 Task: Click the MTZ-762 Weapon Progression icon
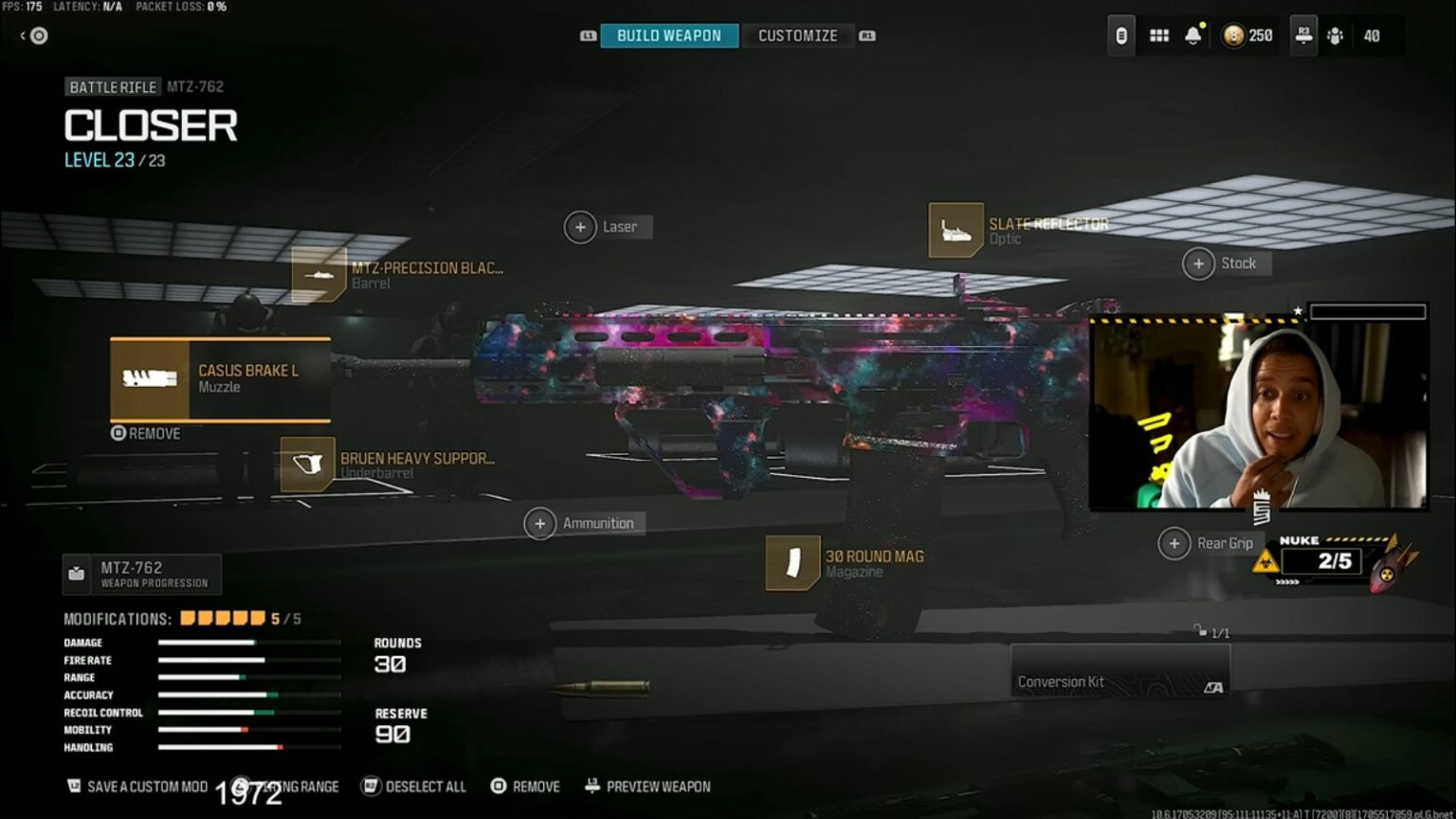click(x=75, y=572)
